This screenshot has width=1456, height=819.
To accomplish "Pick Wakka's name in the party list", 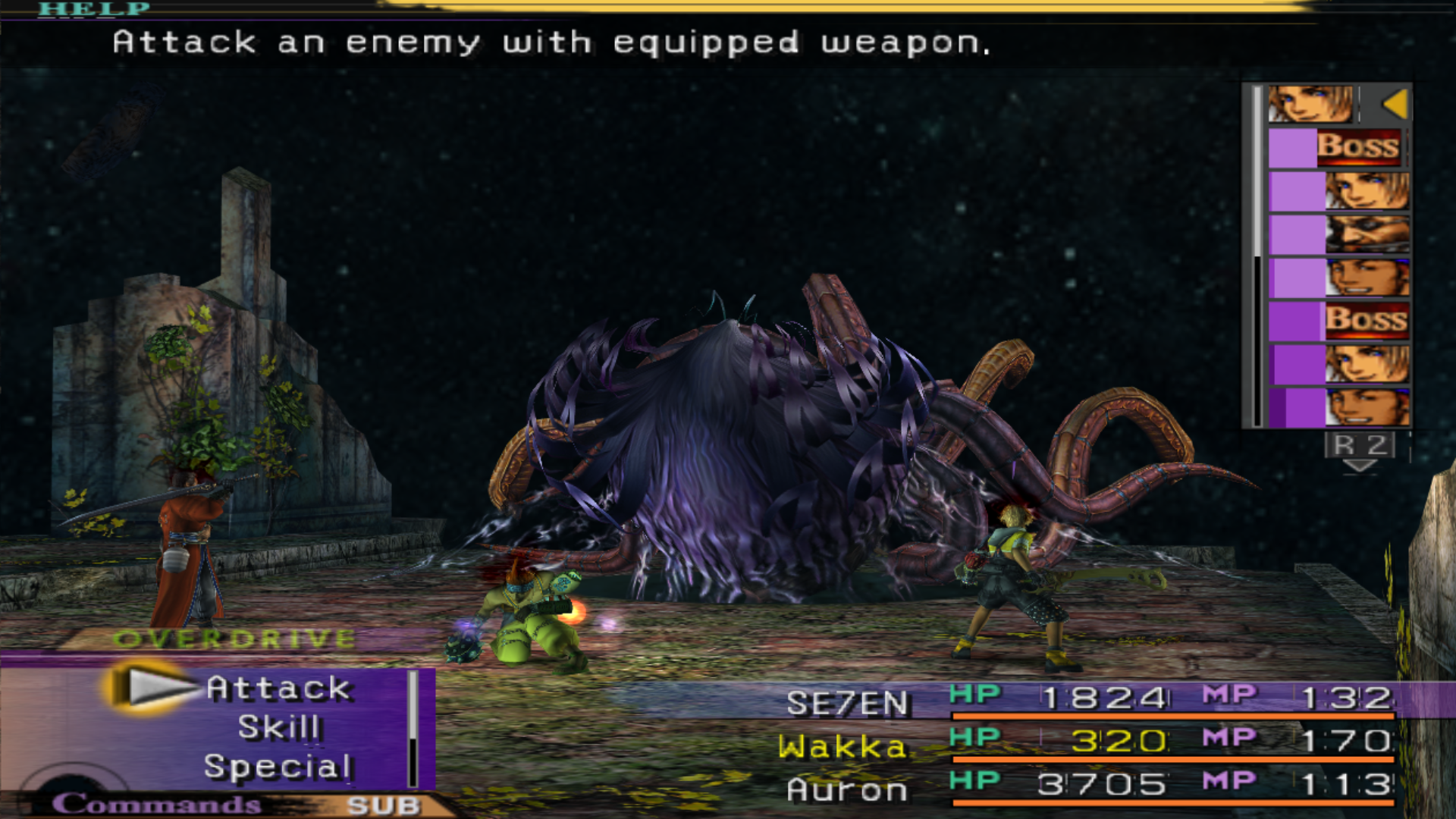I will [843, 747].
